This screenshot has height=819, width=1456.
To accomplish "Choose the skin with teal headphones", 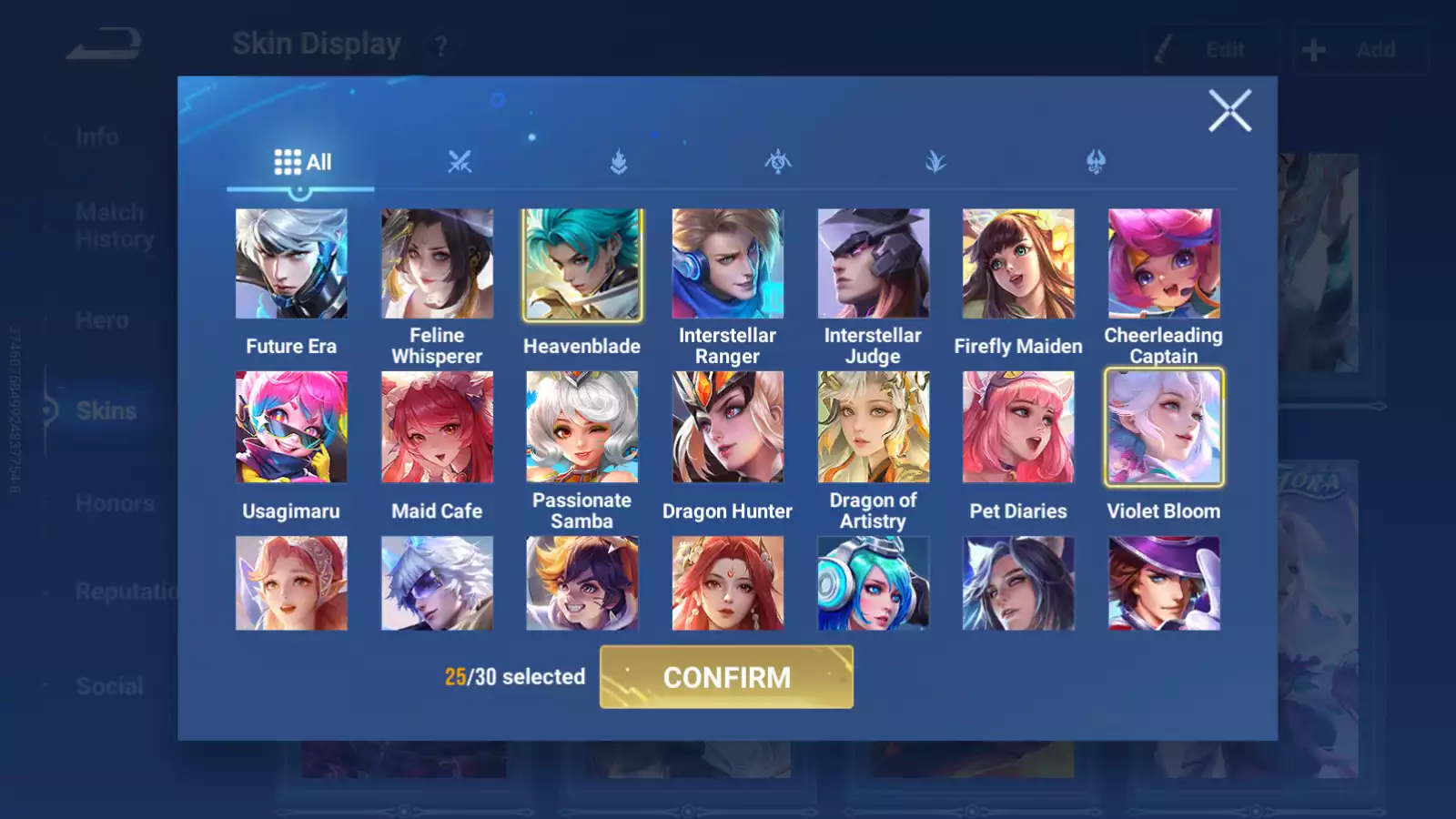I will (x=873, y=583).
